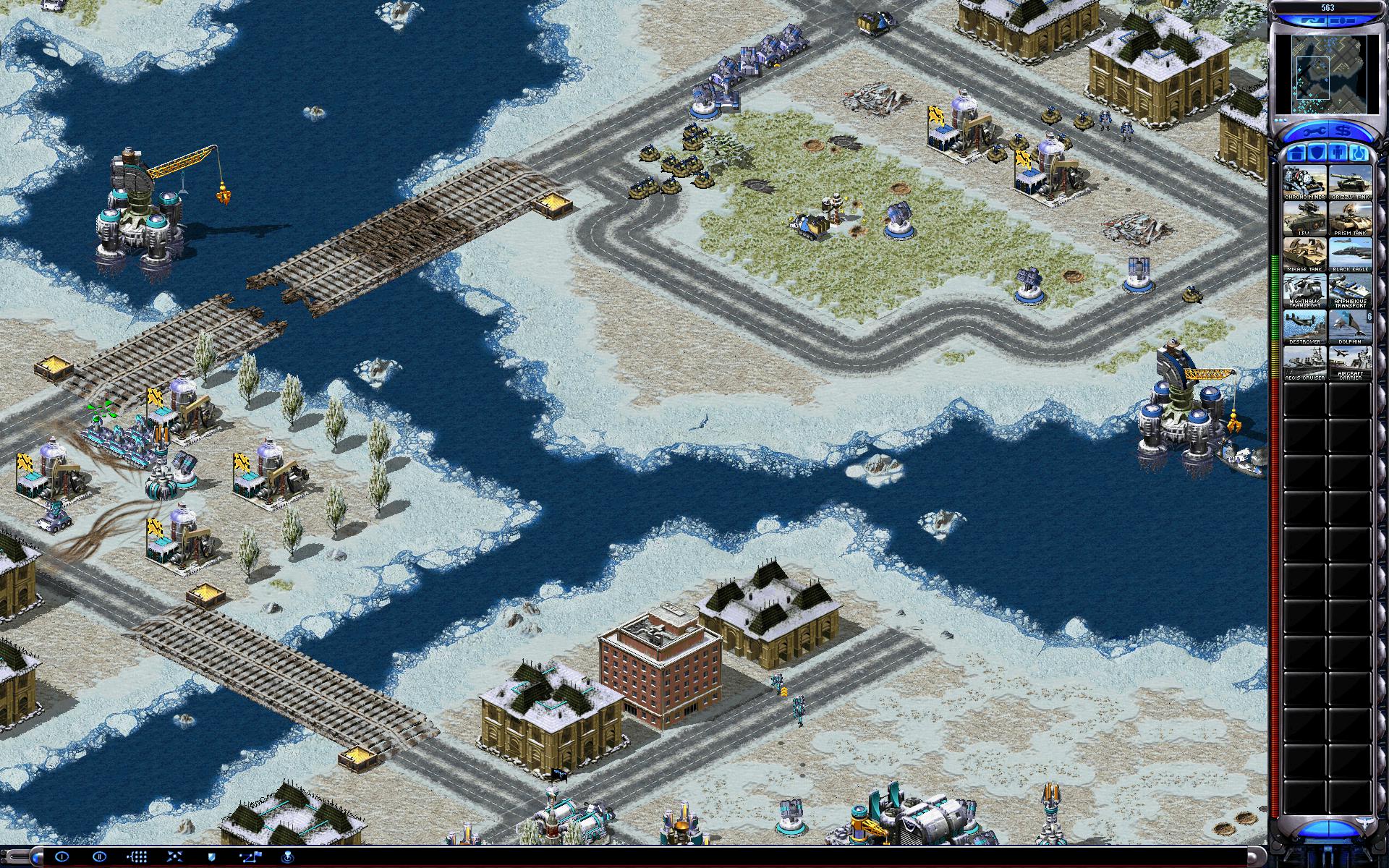The height and width of the screenshot is (868, 1389).
Task: Select team one in the command bar
Action: (x=62, y=857)
